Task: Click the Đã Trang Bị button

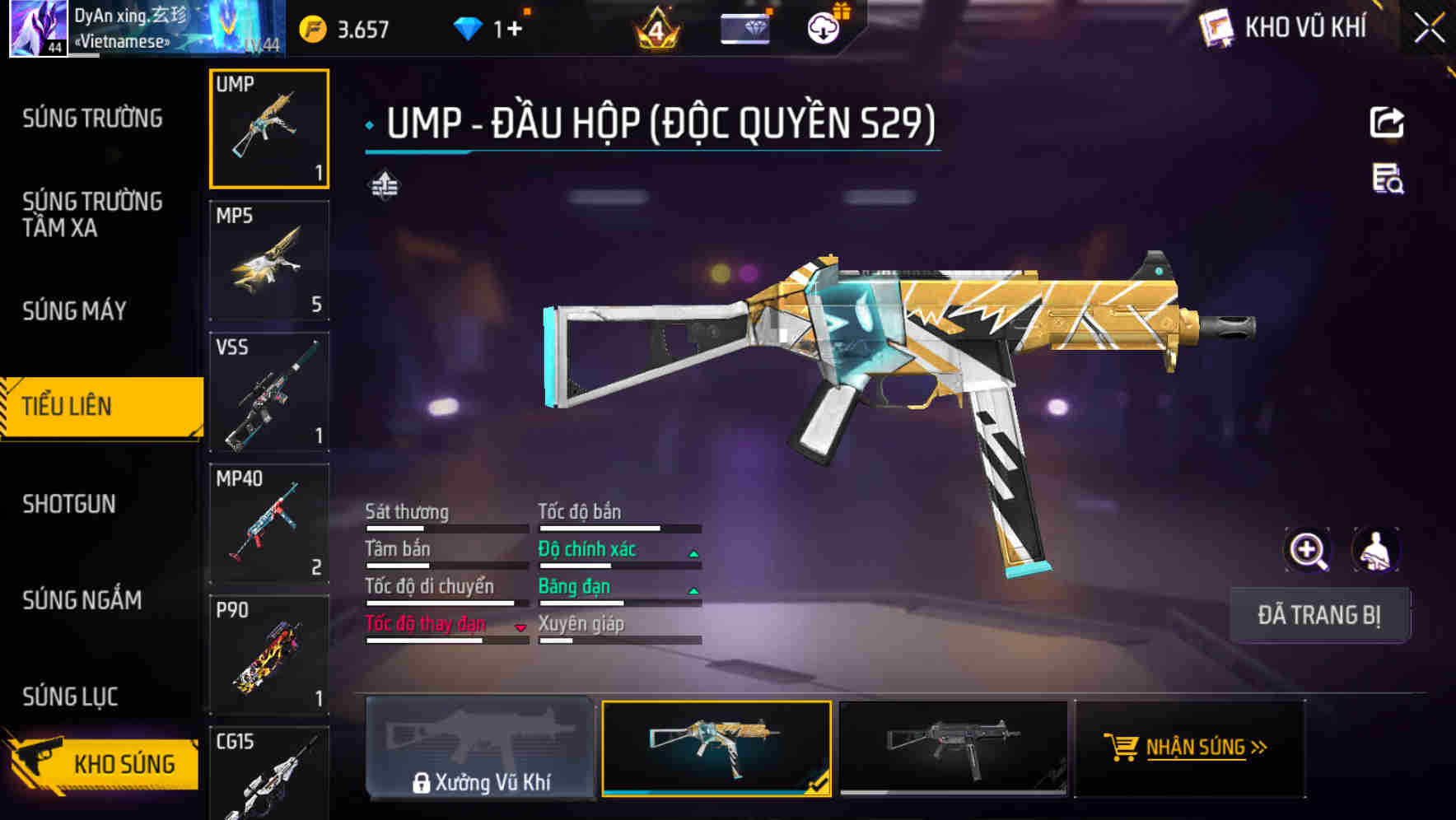Action: [1319, 615]
